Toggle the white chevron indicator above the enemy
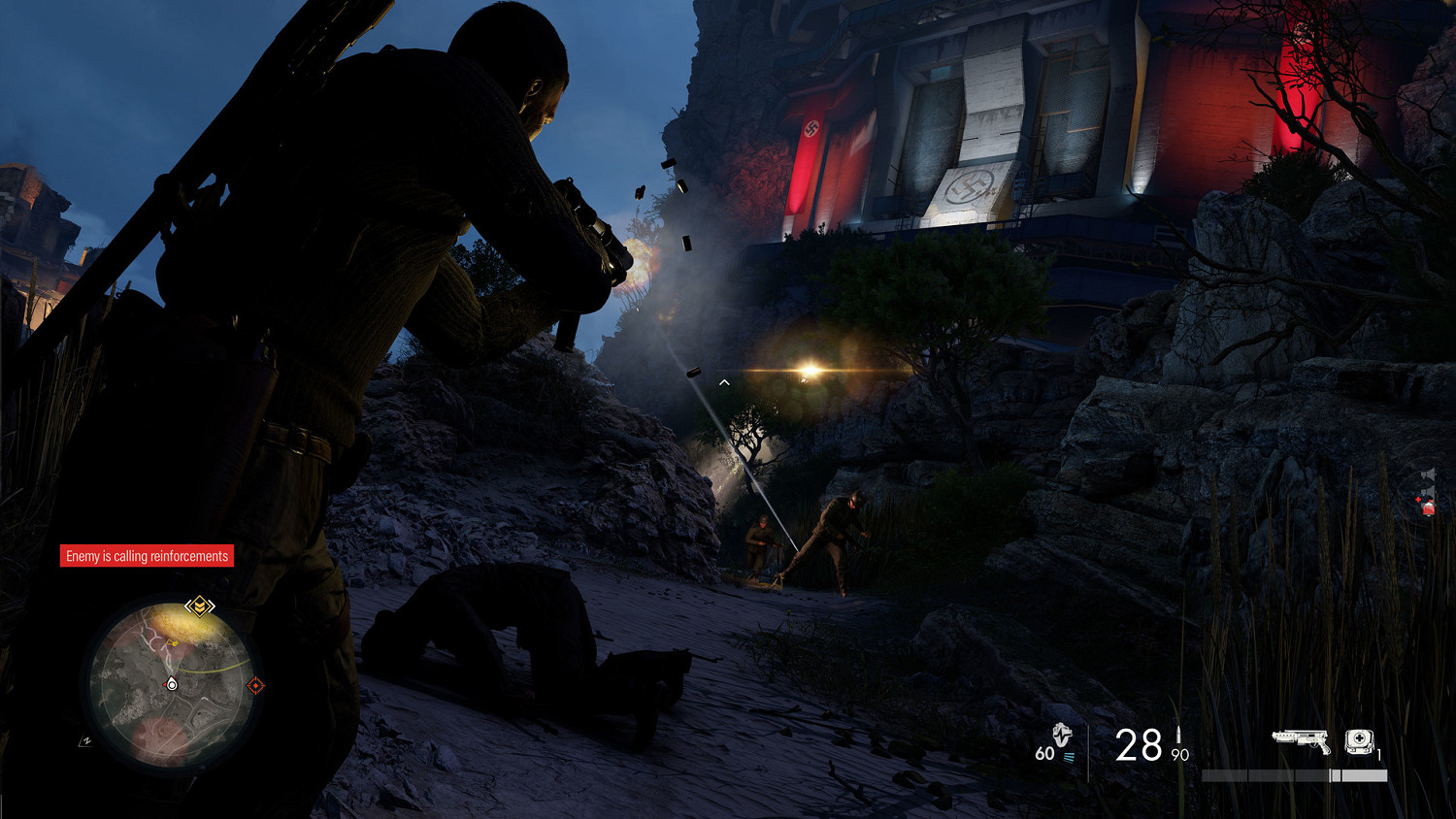This screenshot has width=1456, height=819. point(723,381)
